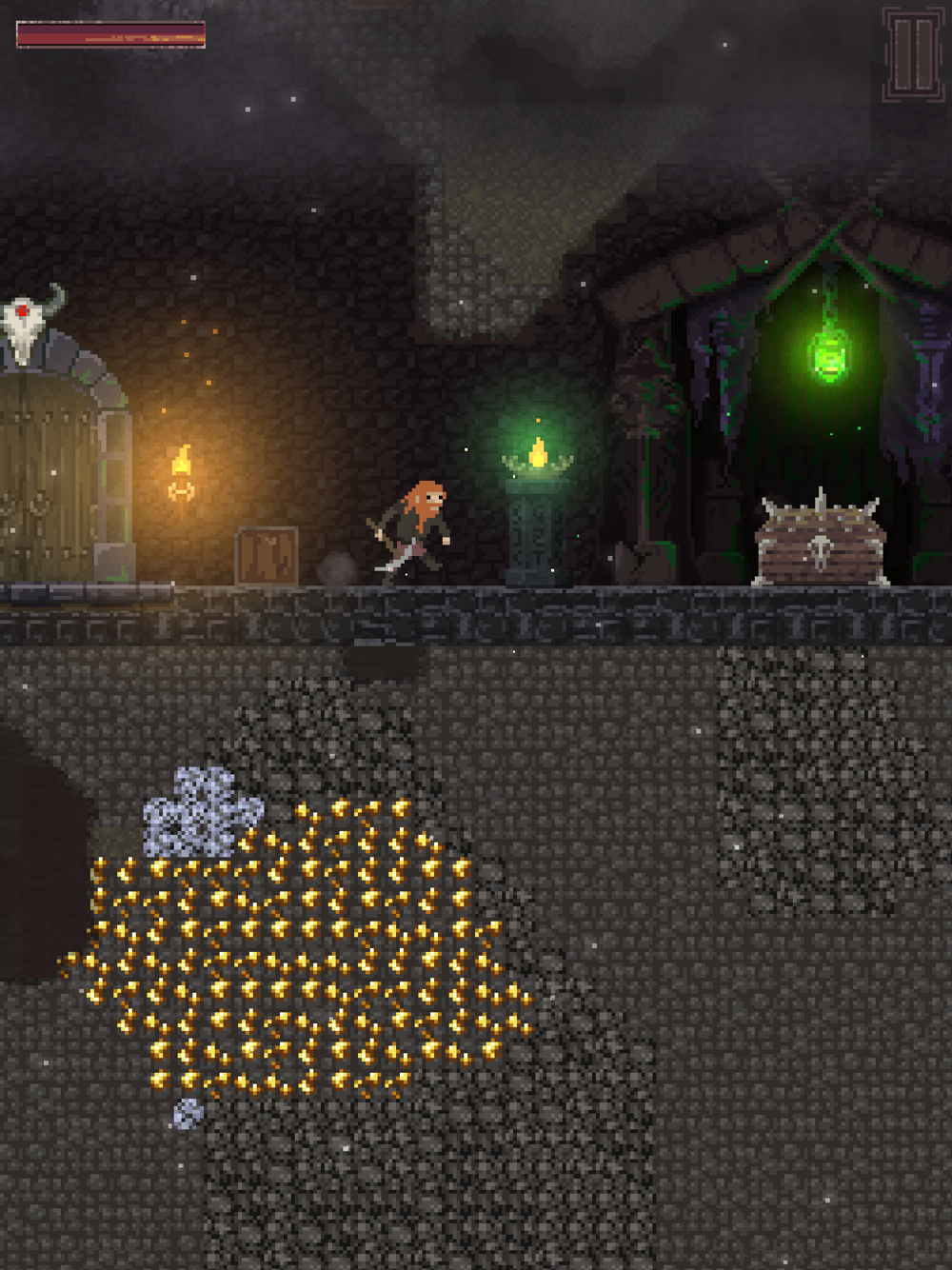The width and height of the screenshot is (952, 1270).
Task: Pause the game with the pause button
Action: point(912,54)
